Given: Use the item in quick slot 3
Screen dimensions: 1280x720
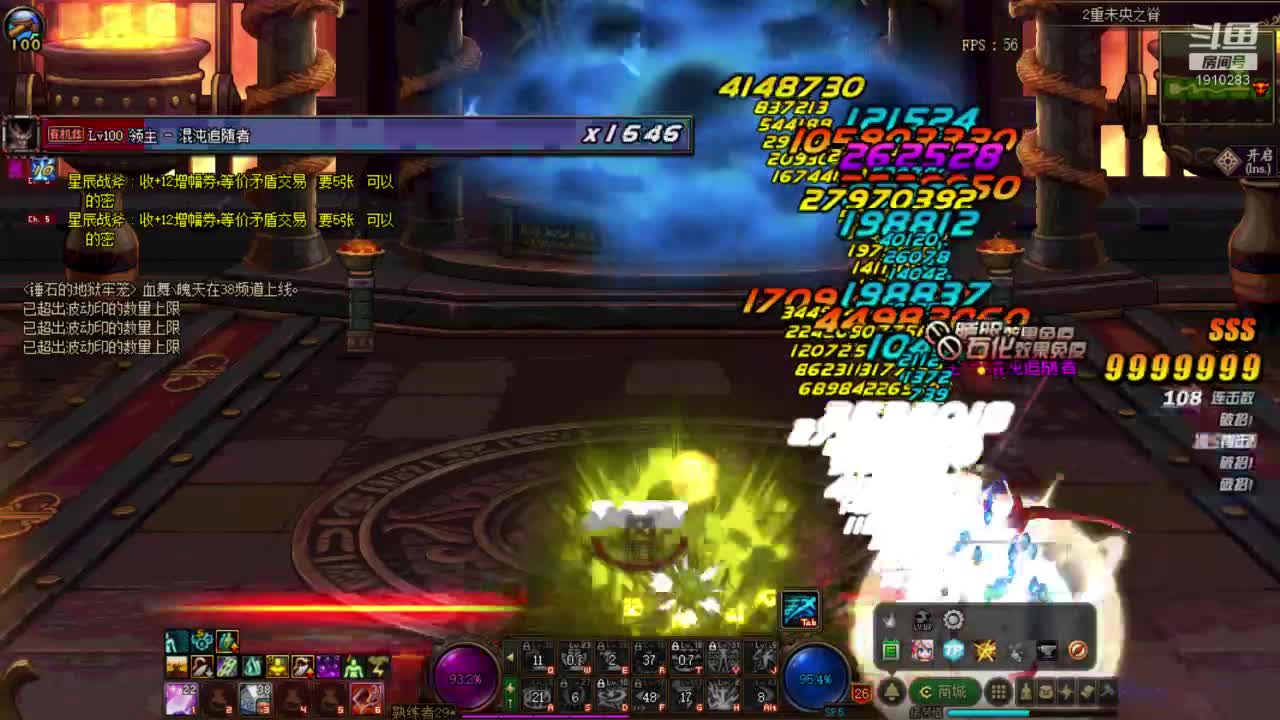Looking at the screenshot, I should click(x=255, y=698).
